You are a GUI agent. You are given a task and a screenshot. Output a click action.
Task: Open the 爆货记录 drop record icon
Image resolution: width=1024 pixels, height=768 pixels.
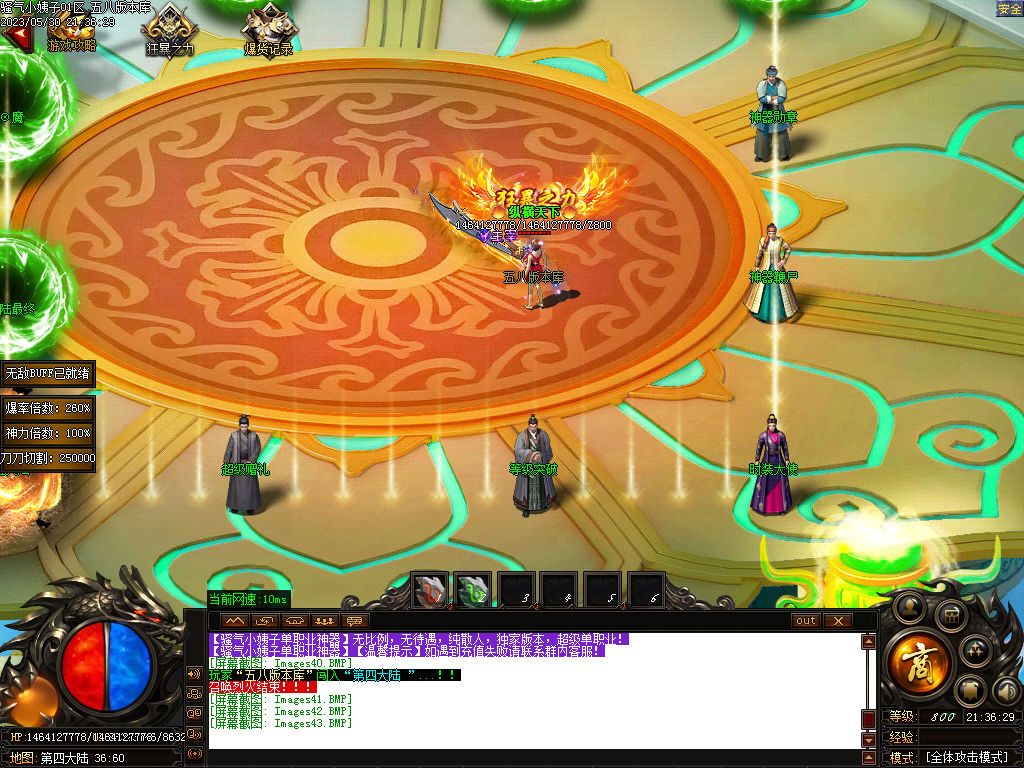coord(268,30)
